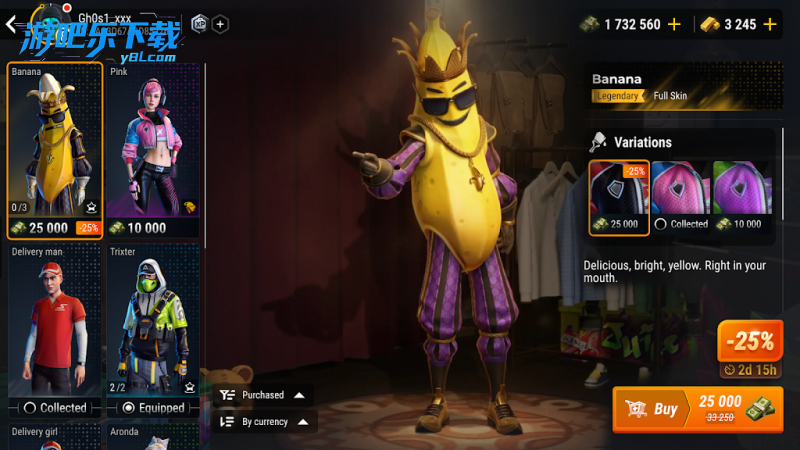800x450 pixels.
Task: Buy the Banana skin for 25 000
Action: (x=697, y=408)
